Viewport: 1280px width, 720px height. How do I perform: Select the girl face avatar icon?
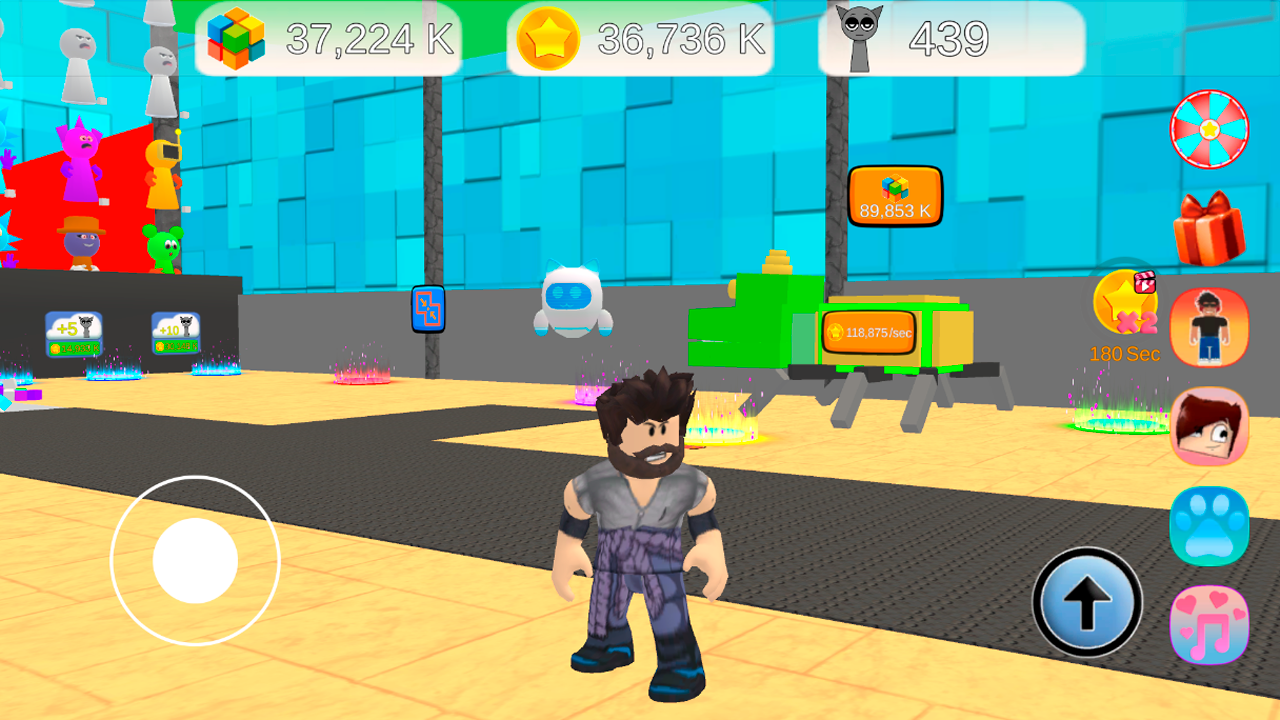1209,427
